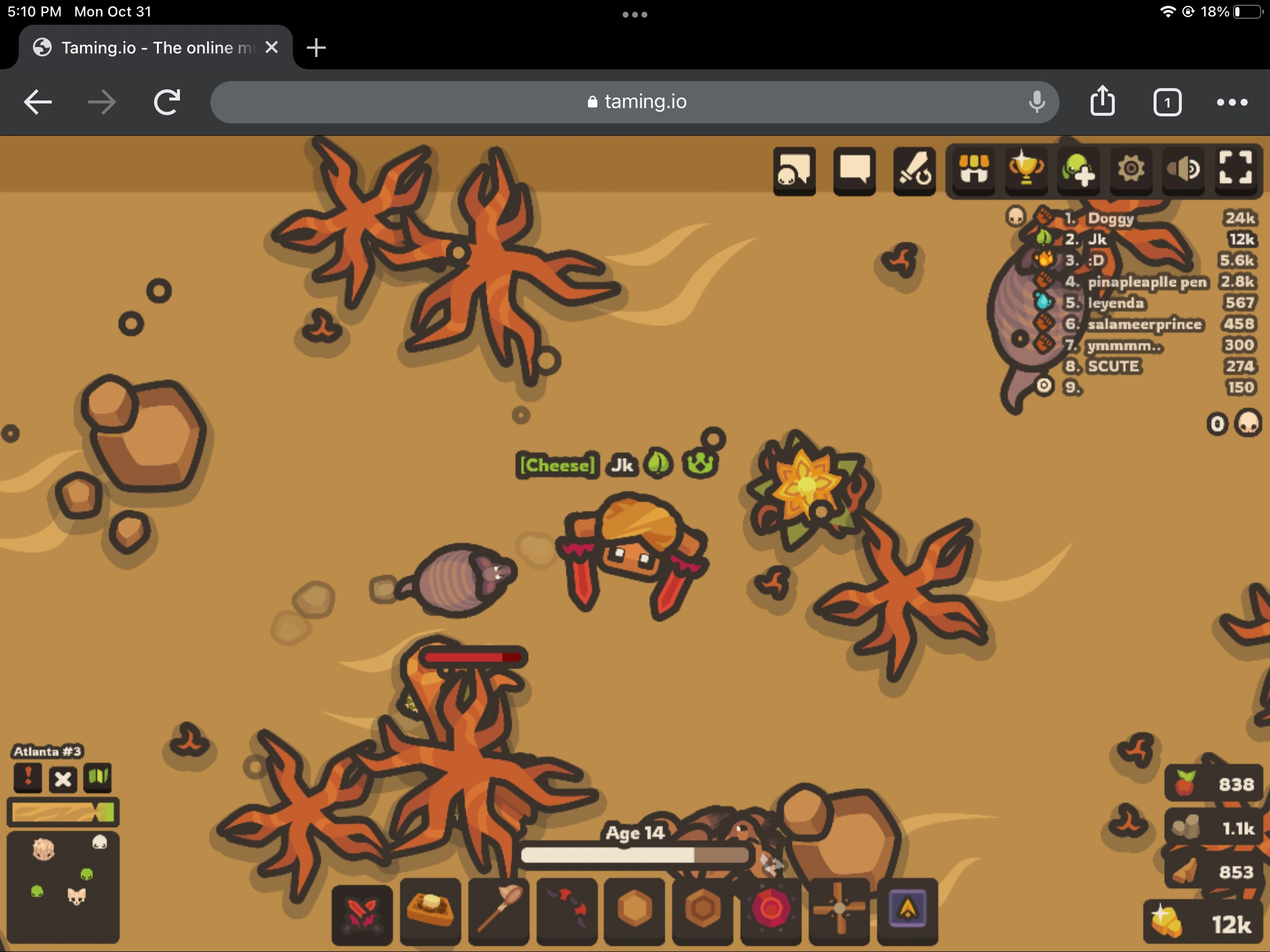Open the chat message box
Image resolution: width=1270 pixels, height=952 pixels.
pos(854,171)
